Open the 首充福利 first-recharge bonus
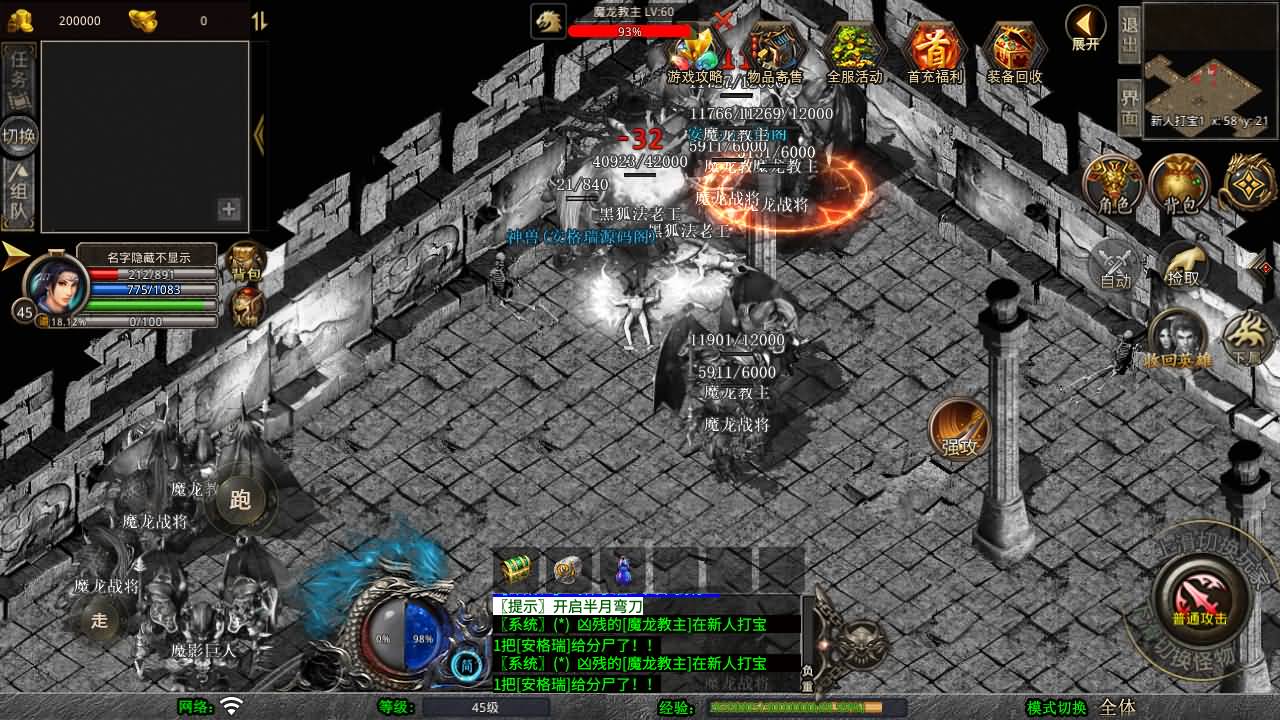 pos(933,54)
